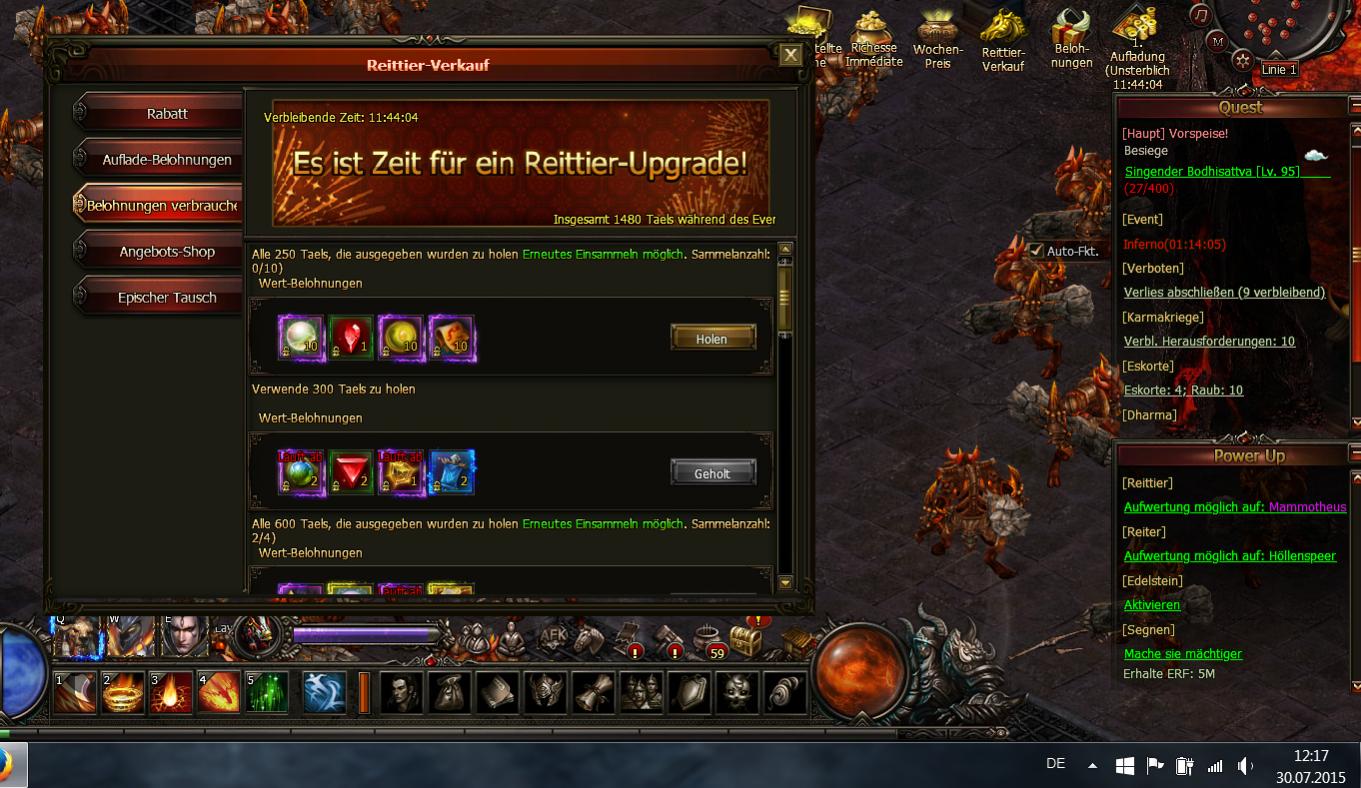The image size is (1361, 788).
Task: Select the red ruby gem reward
Action: (x=351, y=338)
